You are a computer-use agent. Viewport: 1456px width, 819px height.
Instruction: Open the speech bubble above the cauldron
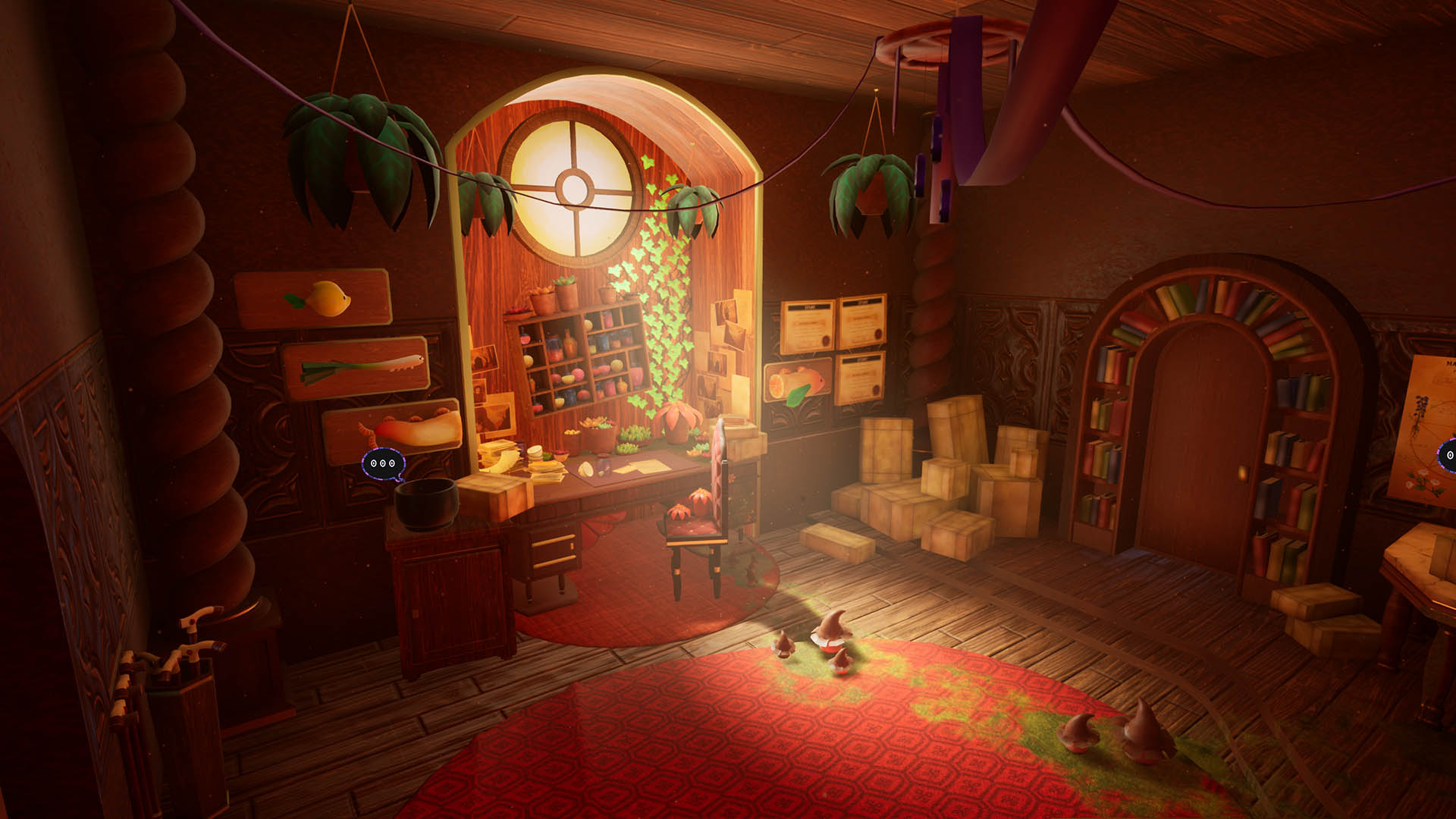tap(383, 463)
